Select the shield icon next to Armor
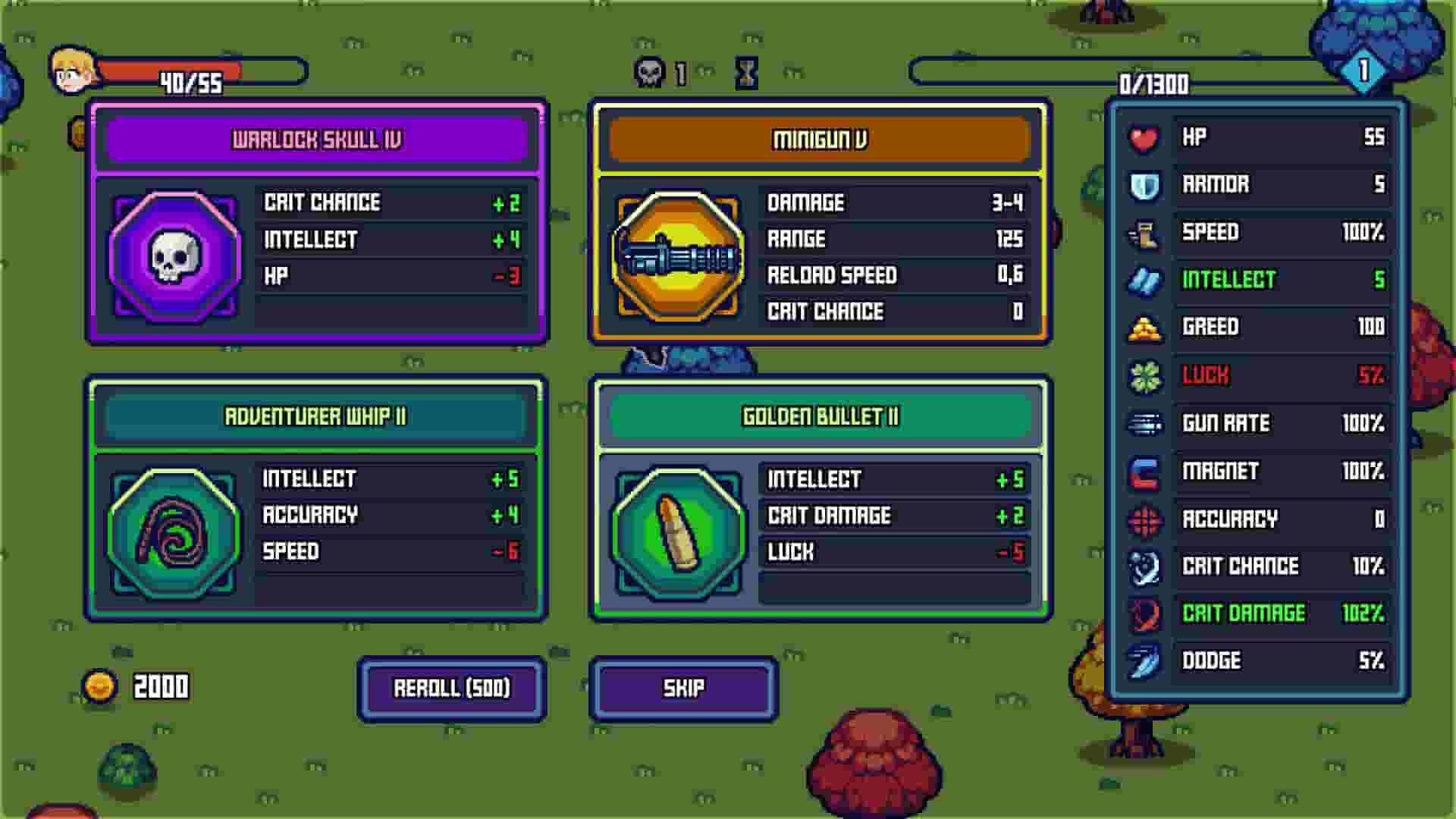This screenshot has height=819, width=1456. tap(1145, 185)
